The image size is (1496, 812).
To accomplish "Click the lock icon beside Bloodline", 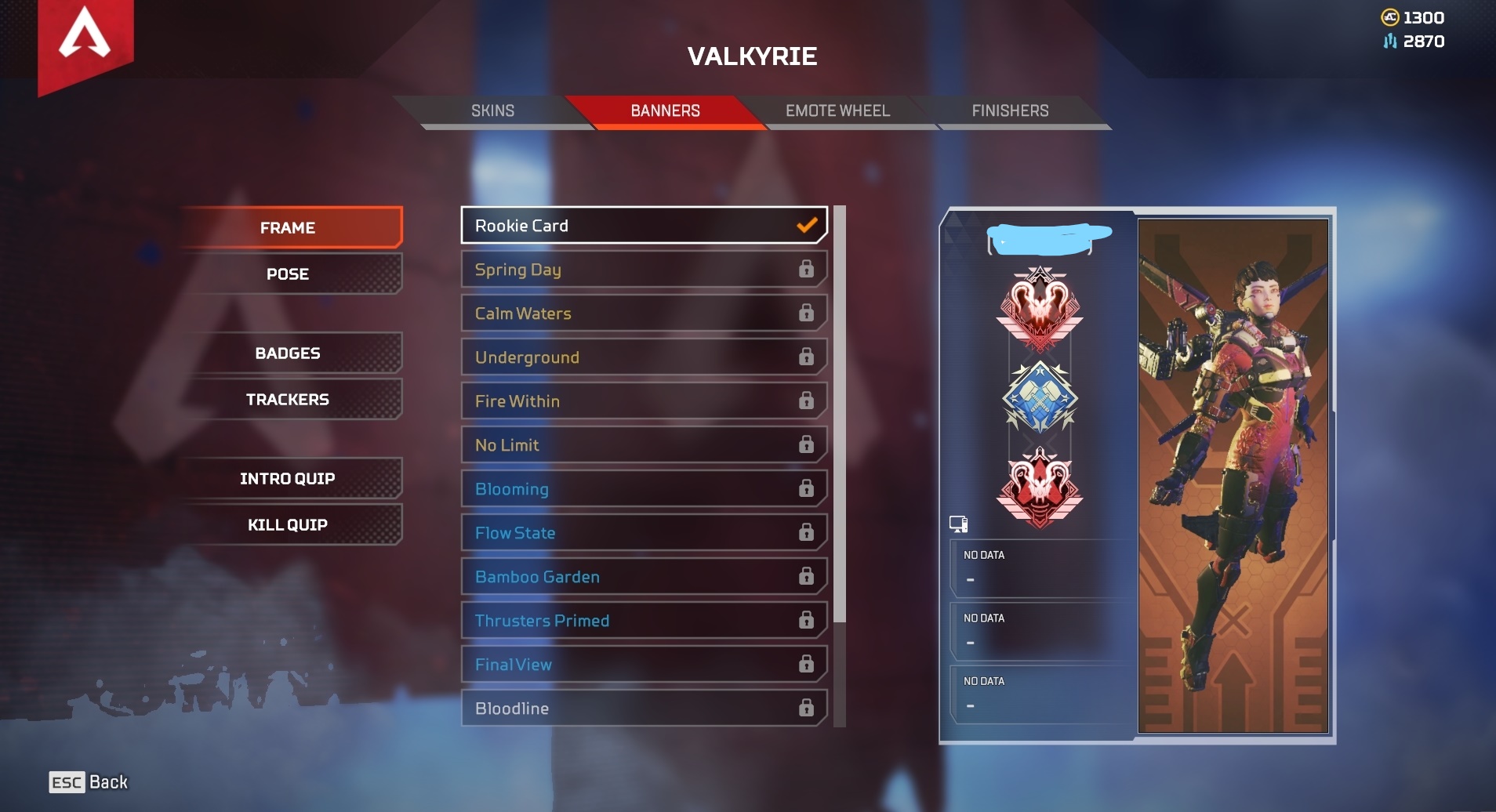I will (x=807, y=708).
